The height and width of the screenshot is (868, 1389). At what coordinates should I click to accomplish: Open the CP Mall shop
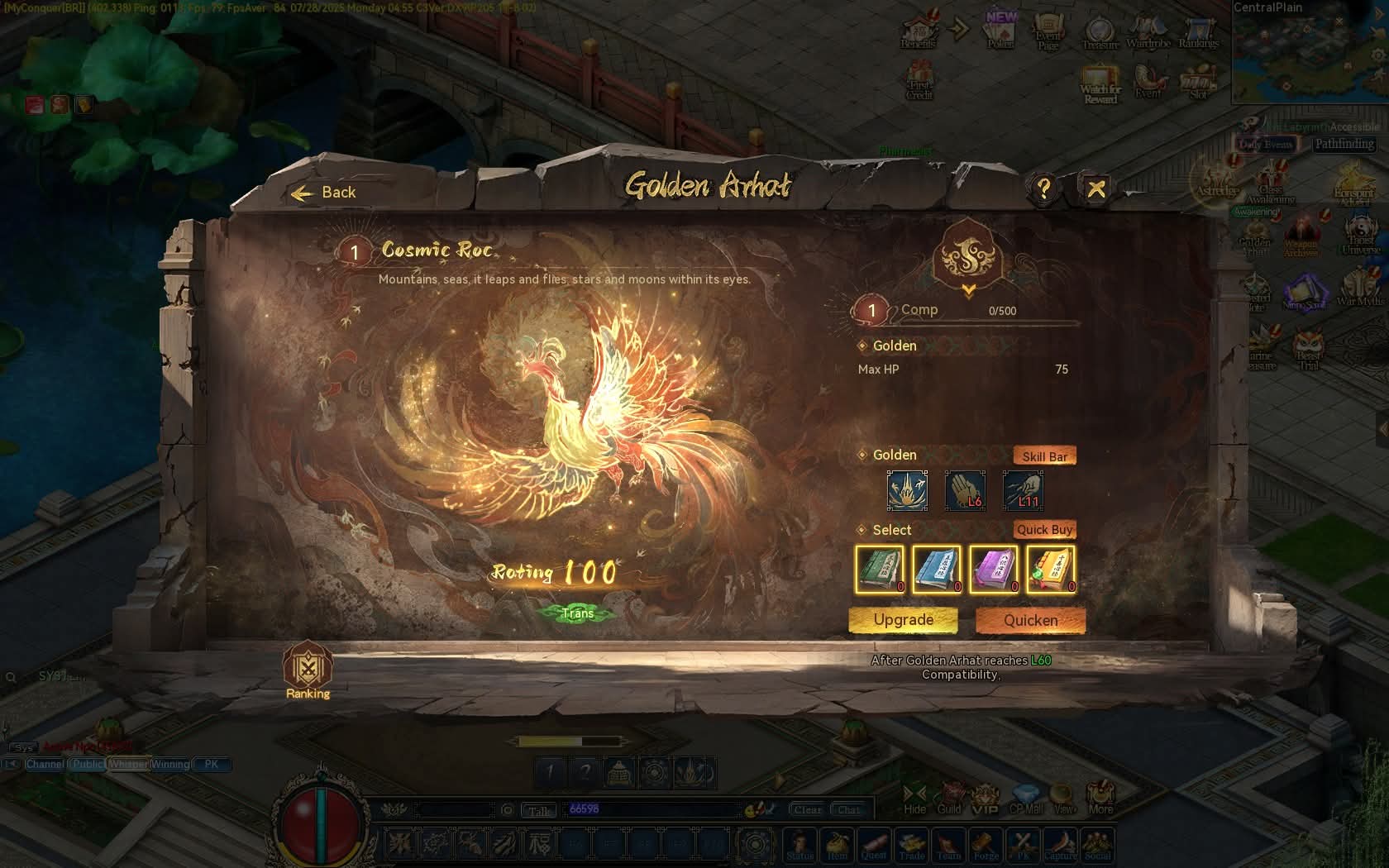click(x=1026, y=800)
